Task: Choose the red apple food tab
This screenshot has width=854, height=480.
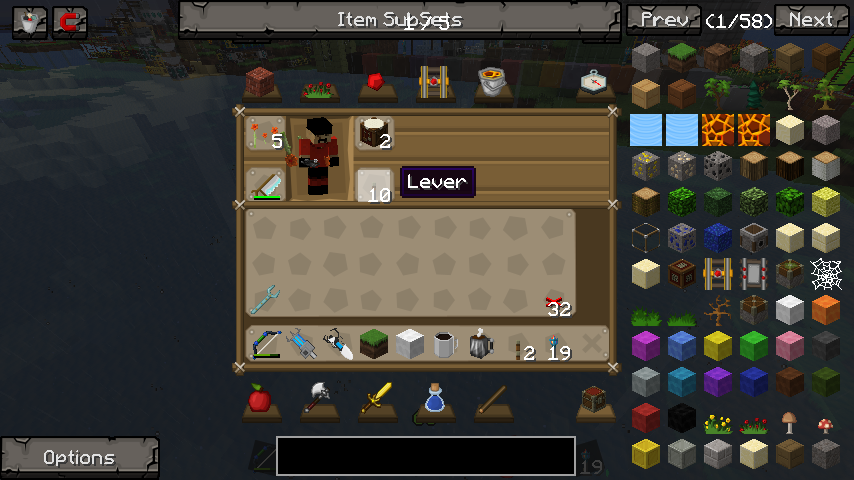Action: point(260,400)
